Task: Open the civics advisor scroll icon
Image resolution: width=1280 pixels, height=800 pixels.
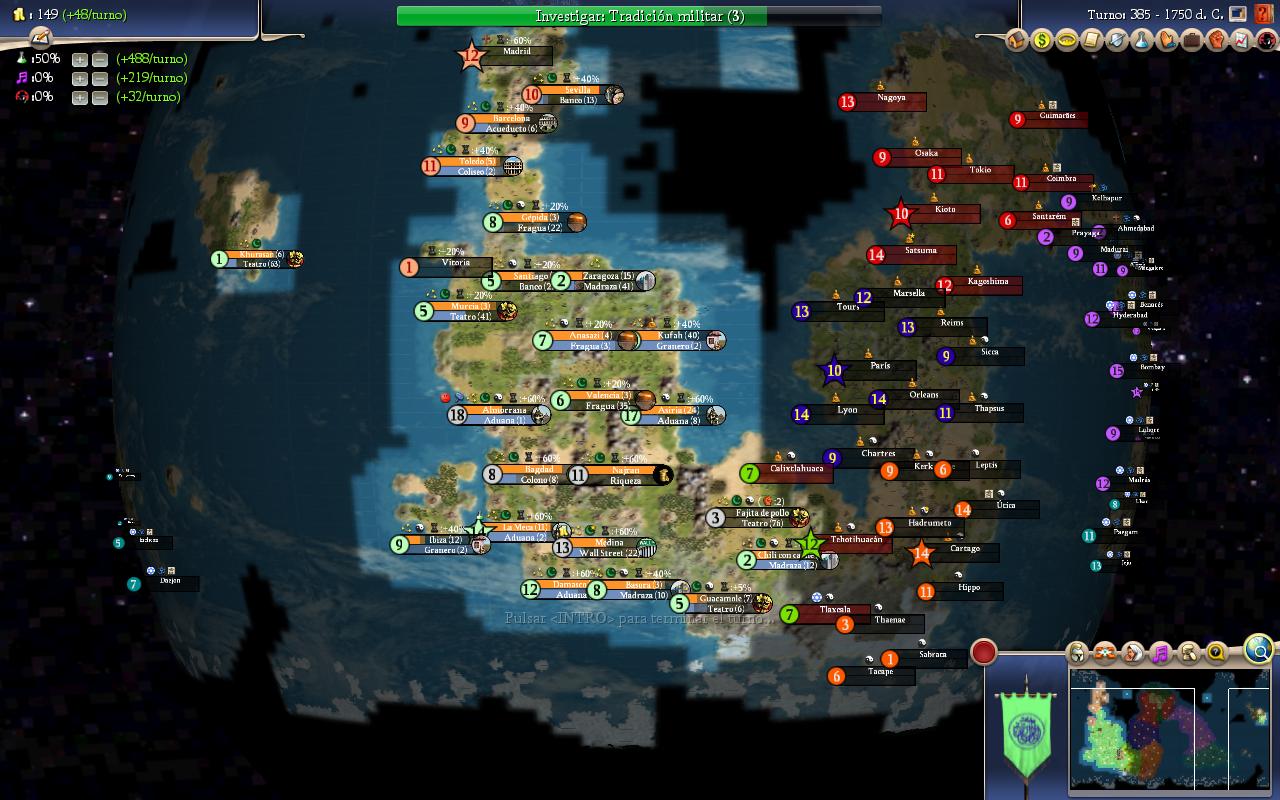Action: tap(1092, 41)
